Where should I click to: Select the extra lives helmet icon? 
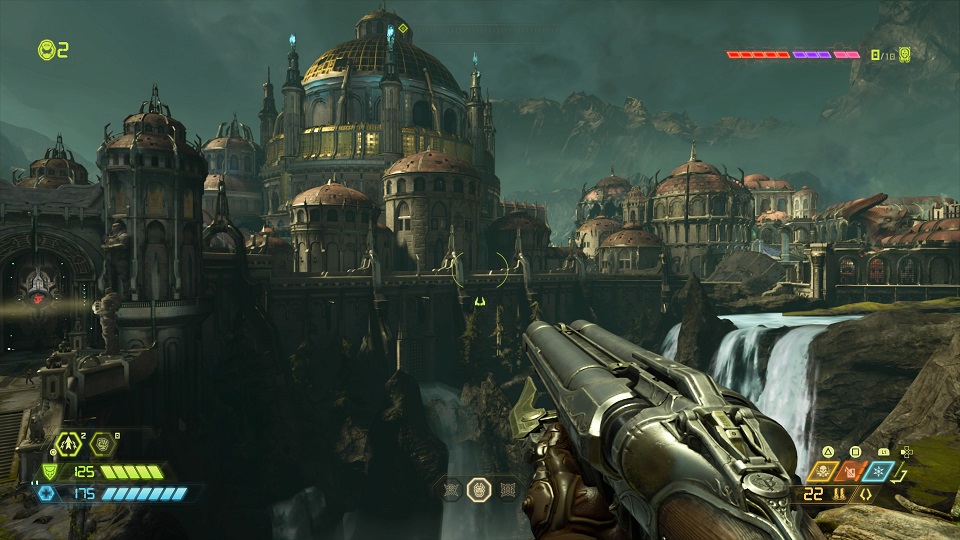point(46,49)
